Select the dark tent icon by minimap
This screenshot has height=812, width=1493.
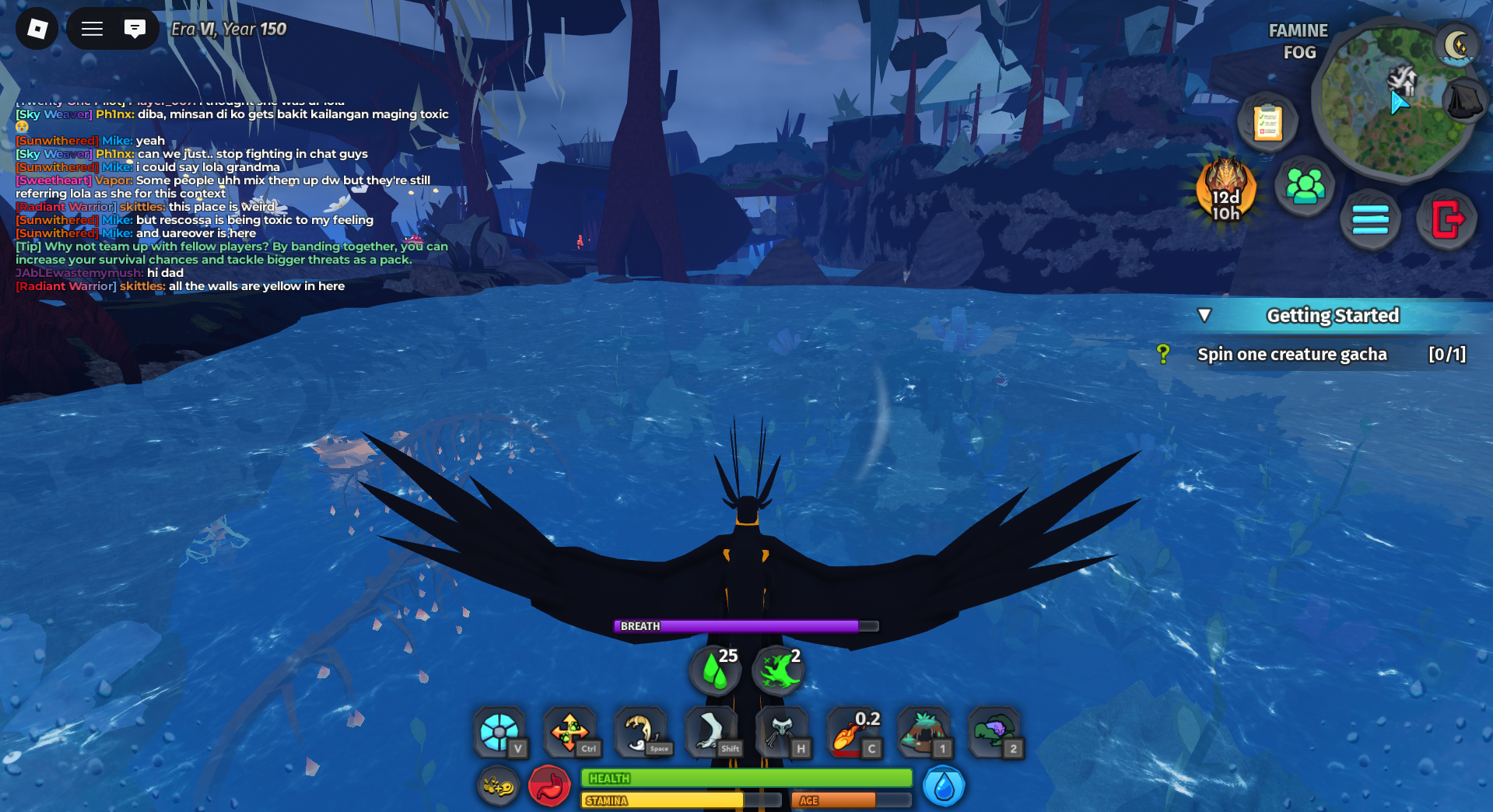pos(1464,101)
